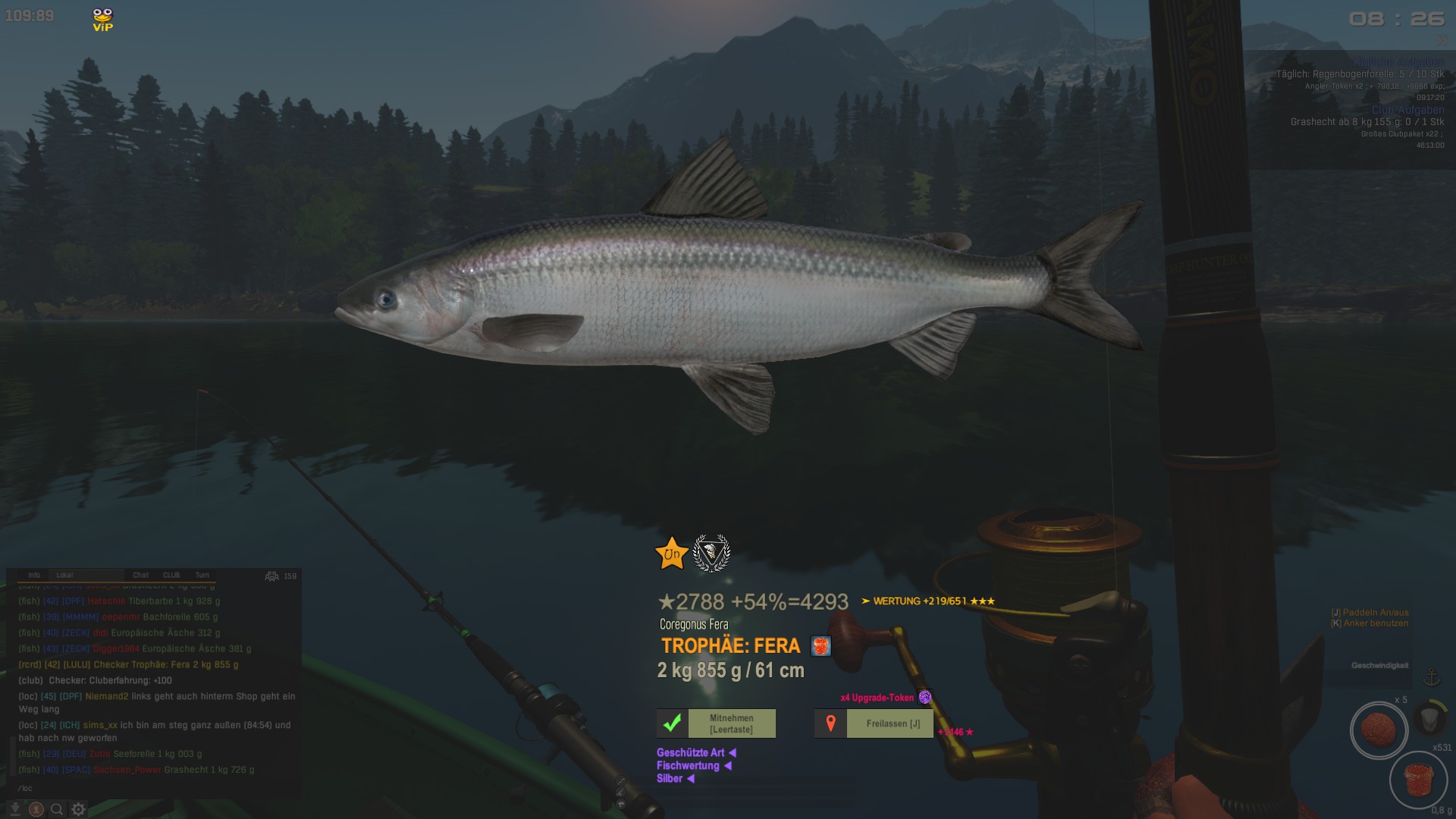Image resolution: width=1456 pixels, height=819 pixels.
Task: Select the groundbait ball slot
Action: [1379, 730]
